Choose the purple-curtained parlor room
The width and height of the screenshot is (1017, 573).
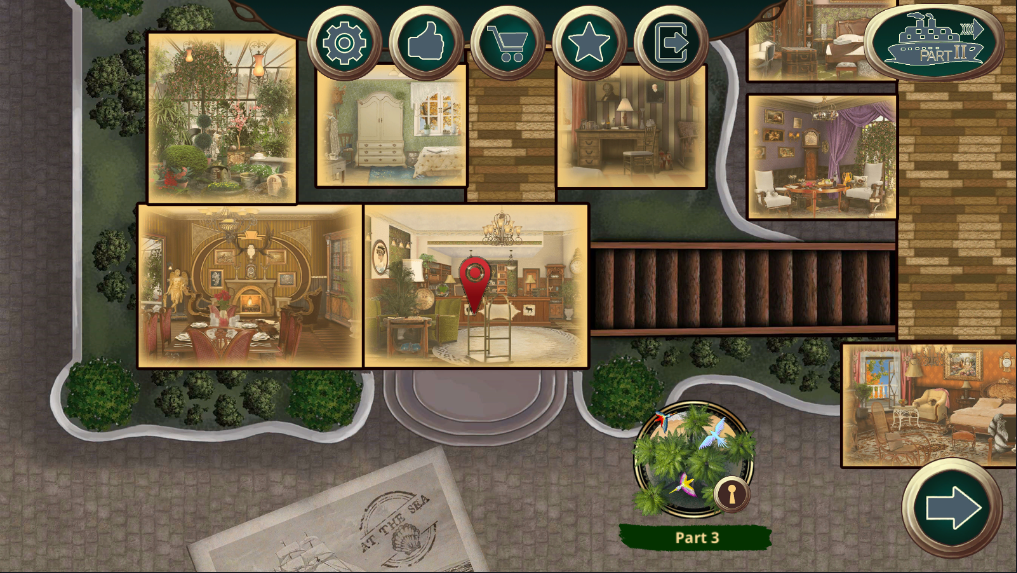point(821,157)
